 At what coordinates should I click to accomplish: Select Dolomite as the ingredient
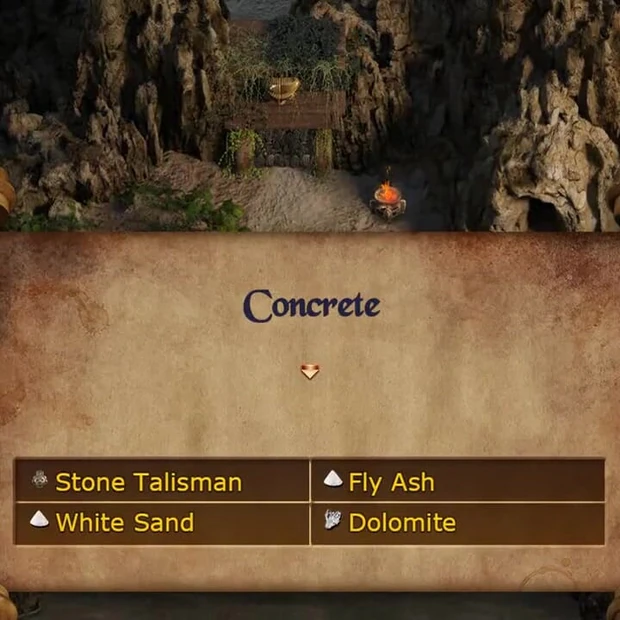coord(401,522)
